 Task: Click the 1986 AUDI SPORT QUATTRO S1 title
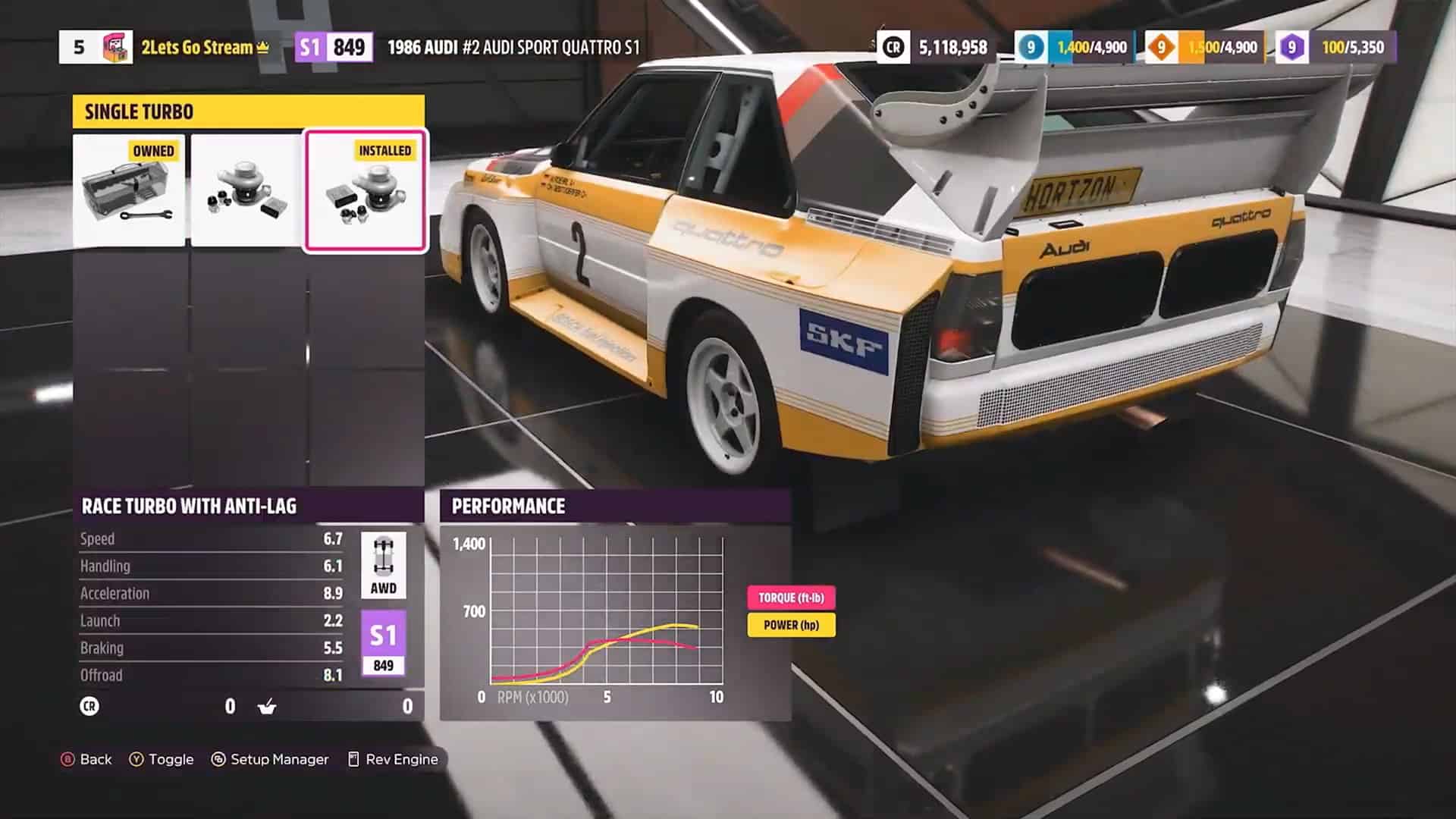tap(516, 46)
